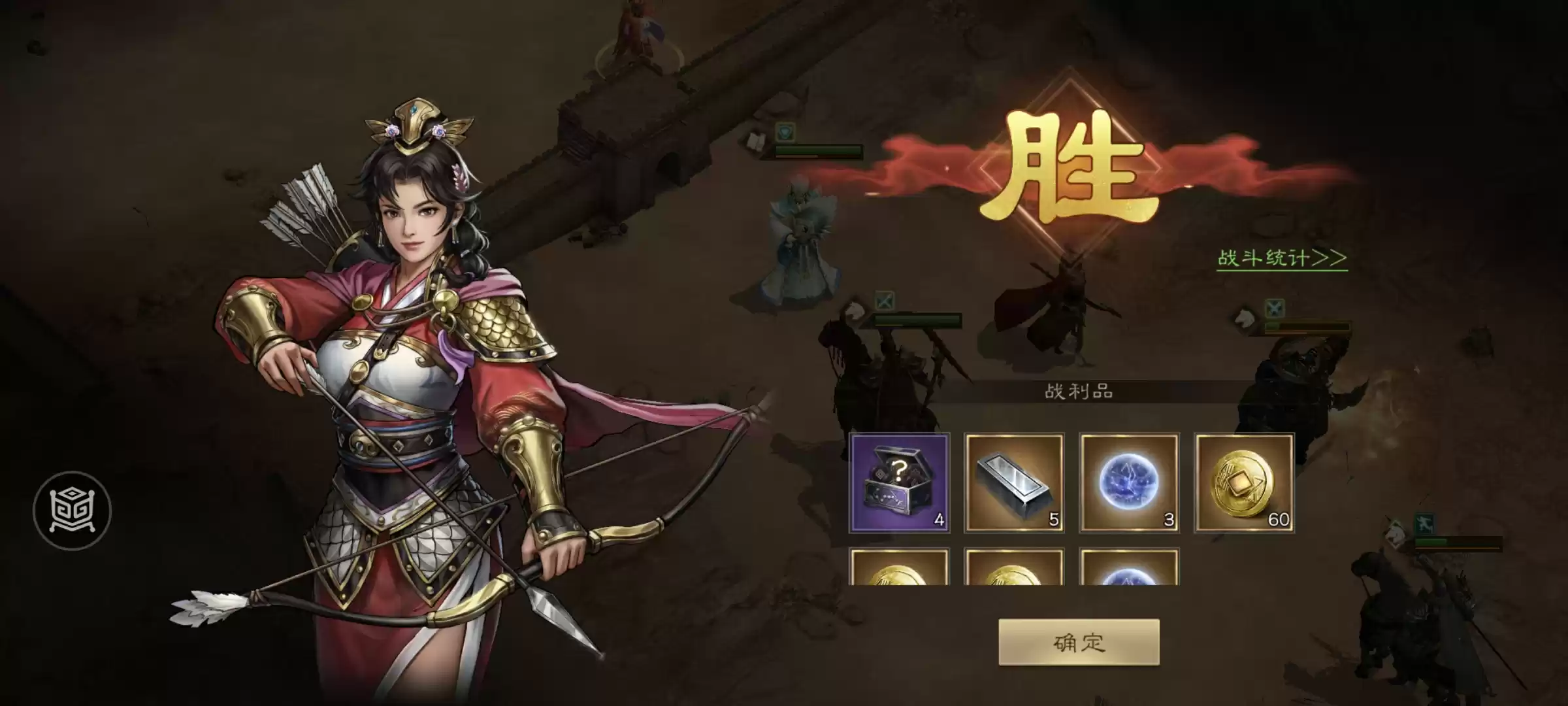Tap the treasure cube emblem on the left edge
The height and width of the screenshot is (706, 1568).
pos(72,510)
